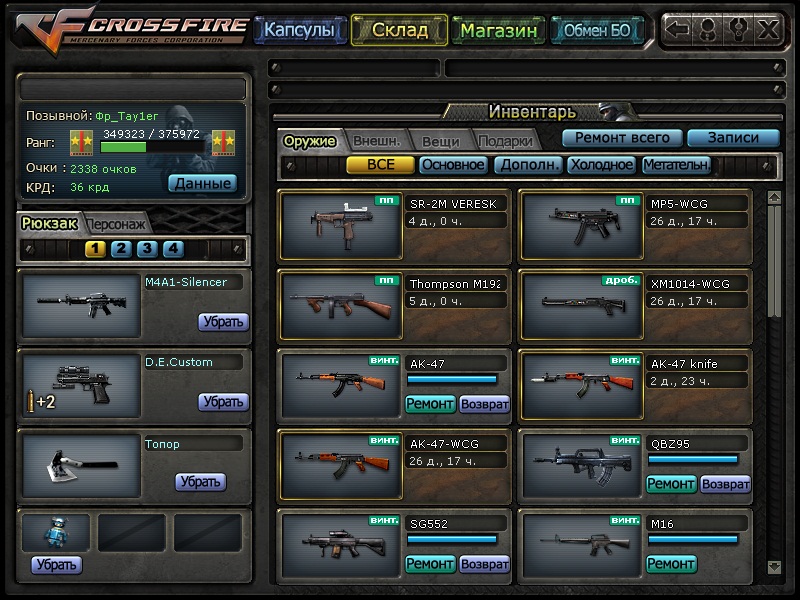
Task: Remove the Топор melee weapon
Action: pos(200,482)
